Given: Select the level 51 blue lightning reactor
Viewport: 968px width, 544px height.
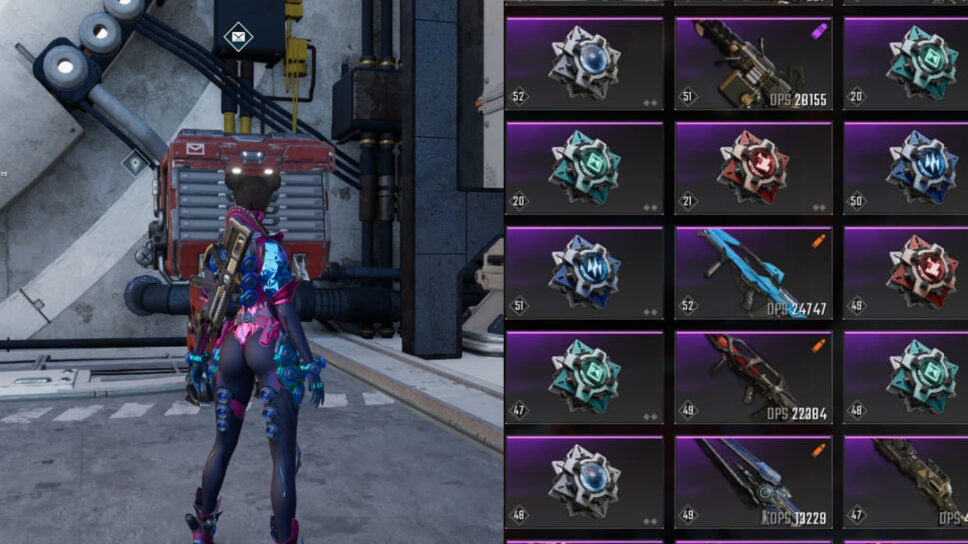Looking at the screenshot, I should click(x=584, y=273).
